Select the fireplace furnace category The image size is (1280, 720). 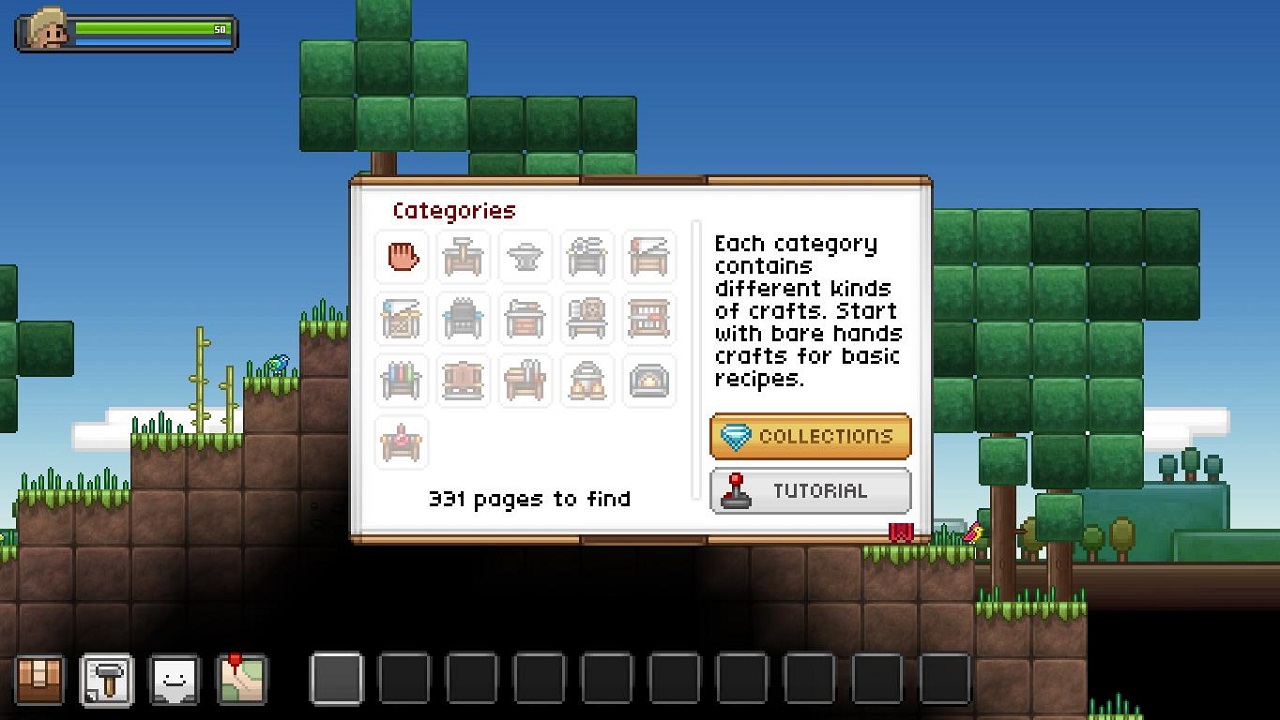tap(649, 381)
